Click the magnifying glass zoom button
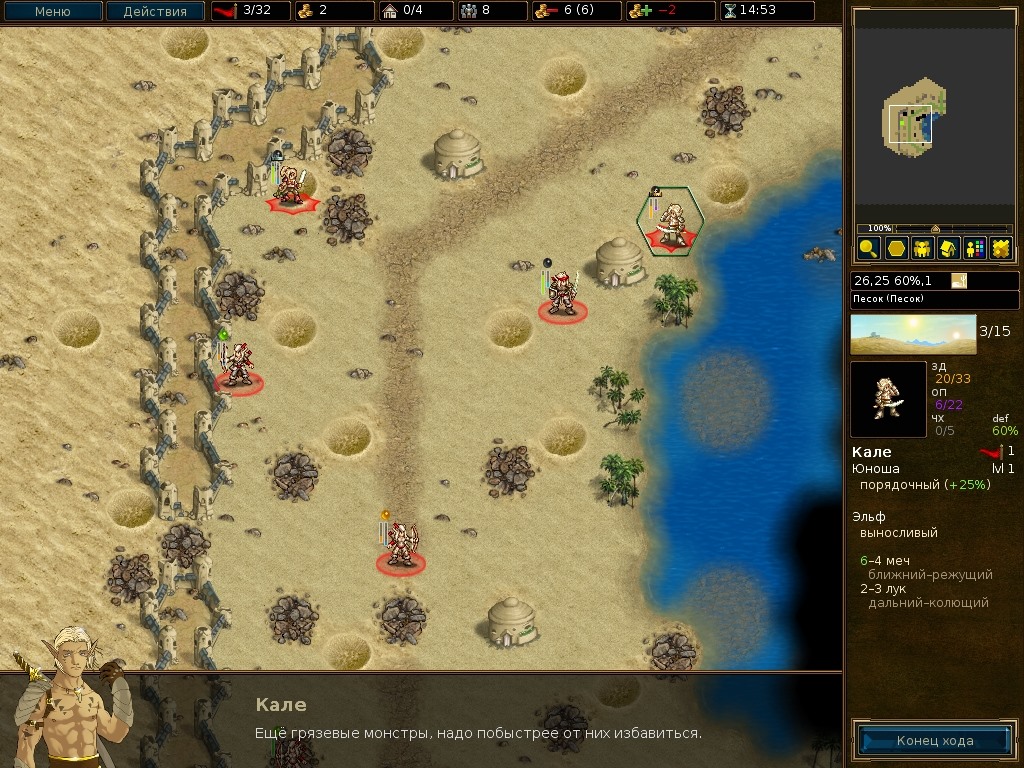The width and height of the screenshot is (1024, 768). coord(867,249)
